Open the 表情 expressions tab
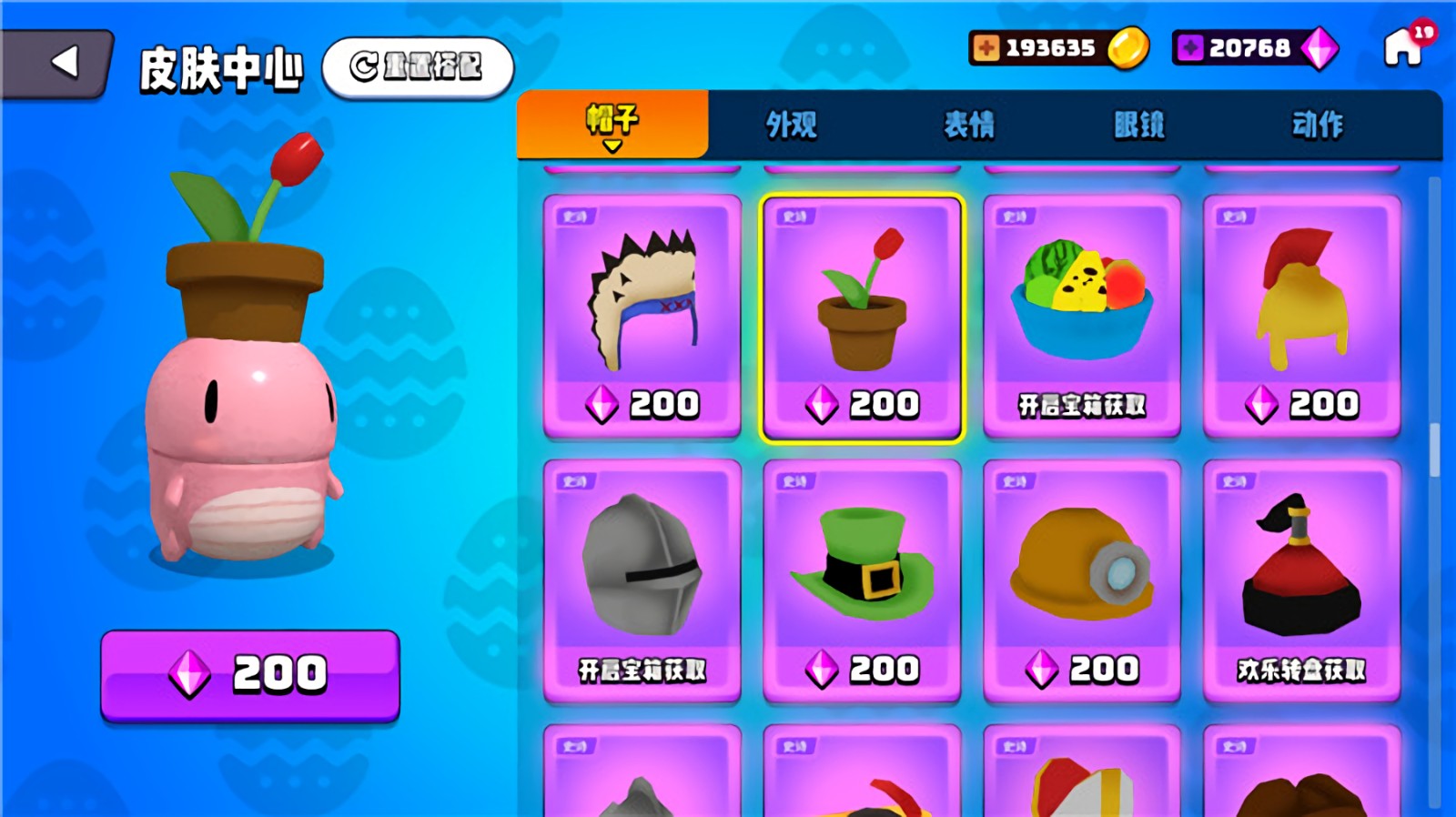This screenshot has width=1456, height=817. pos(968,125)
